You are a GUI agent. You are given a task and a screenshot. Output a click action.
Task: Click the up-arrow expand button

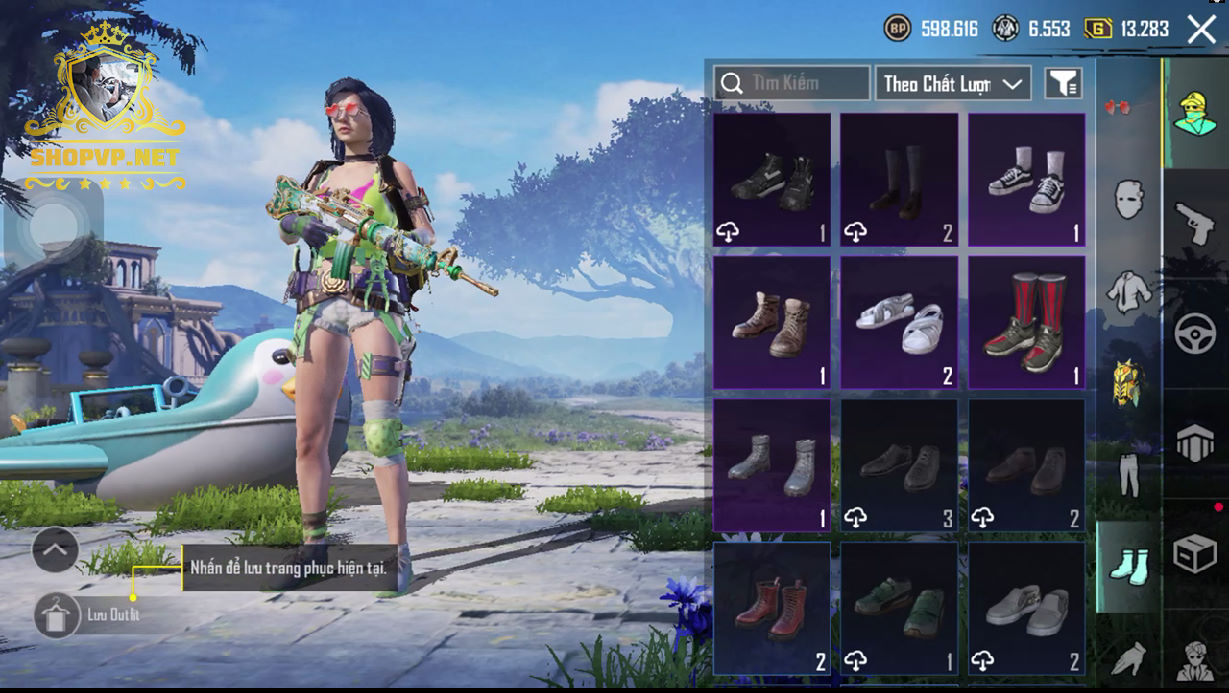click(55, 549)
